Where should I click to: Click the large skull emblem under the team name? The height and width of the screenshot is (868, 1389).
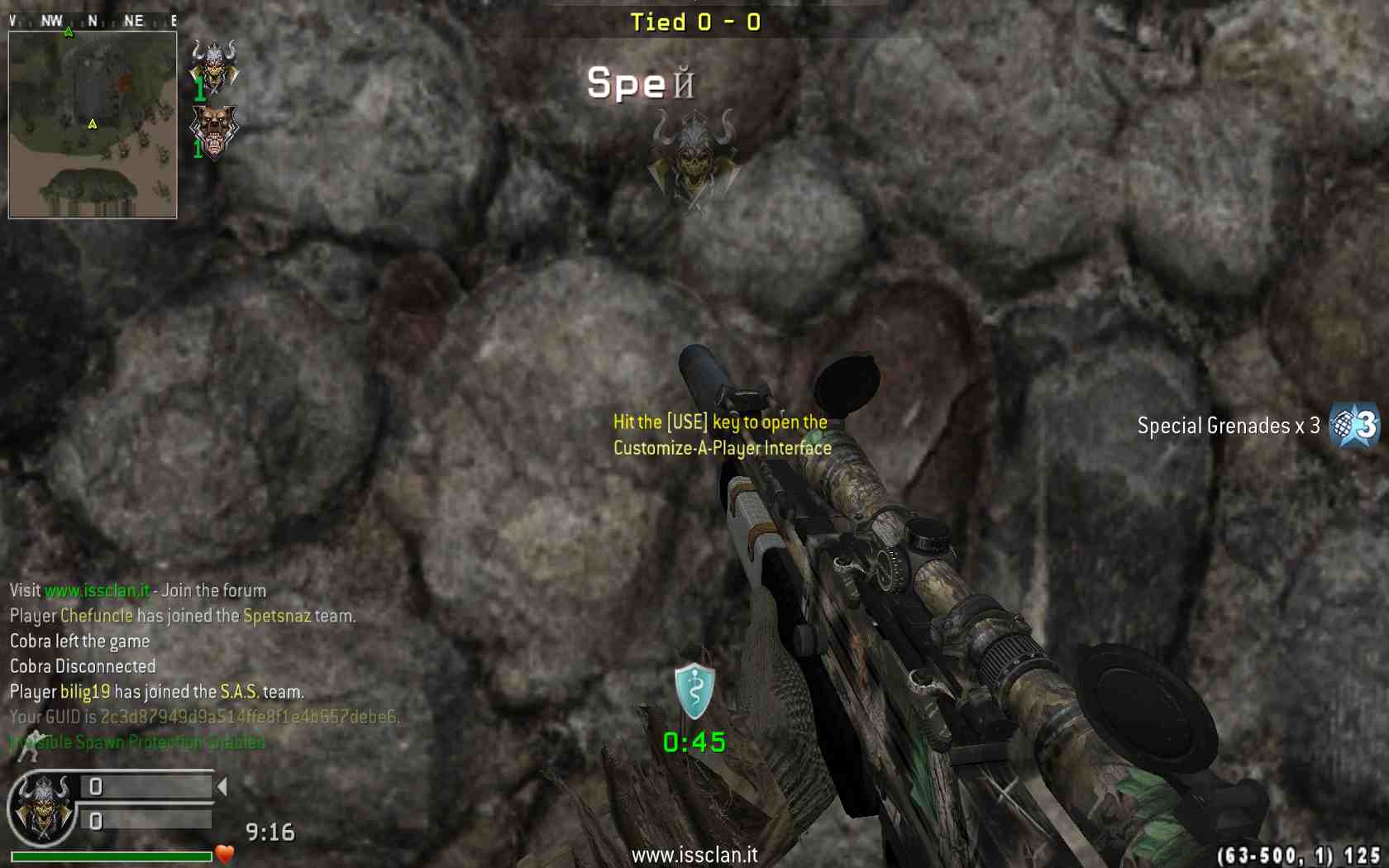pyautogui.click(x=693, y=157)
